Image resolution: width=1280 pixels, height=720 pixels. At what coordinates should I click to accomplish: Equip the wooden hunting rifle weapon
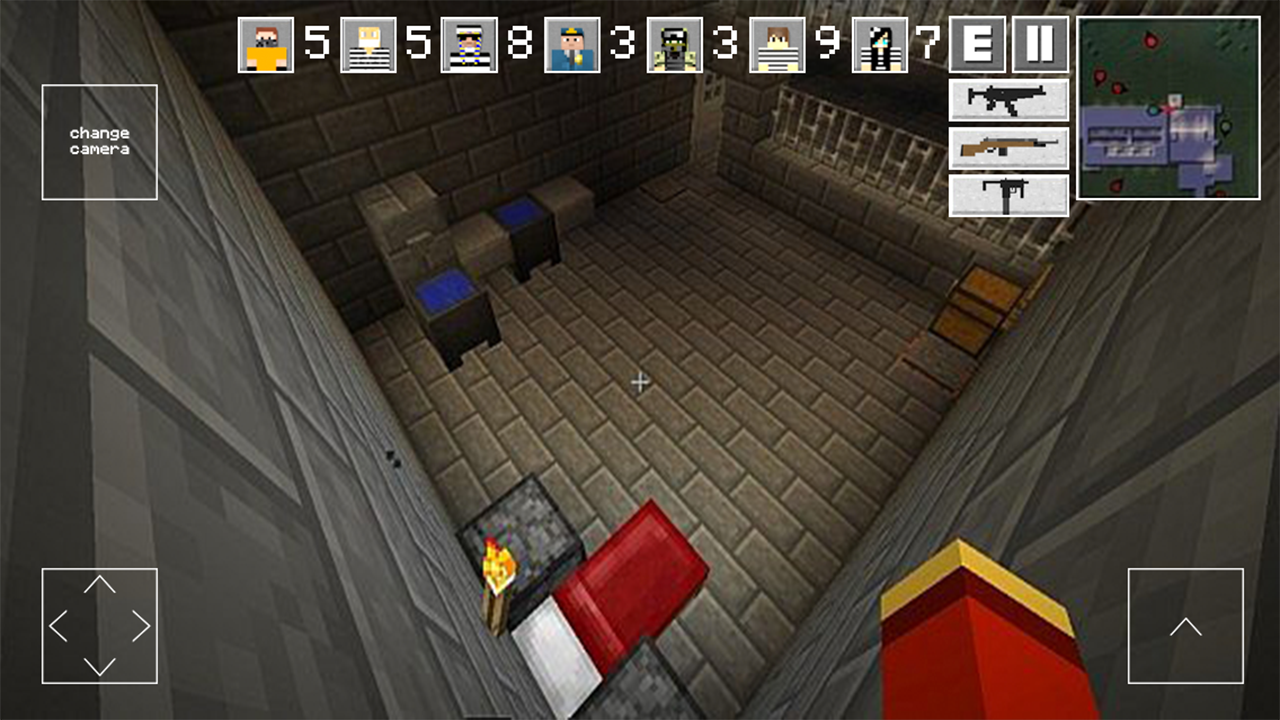1007,146
